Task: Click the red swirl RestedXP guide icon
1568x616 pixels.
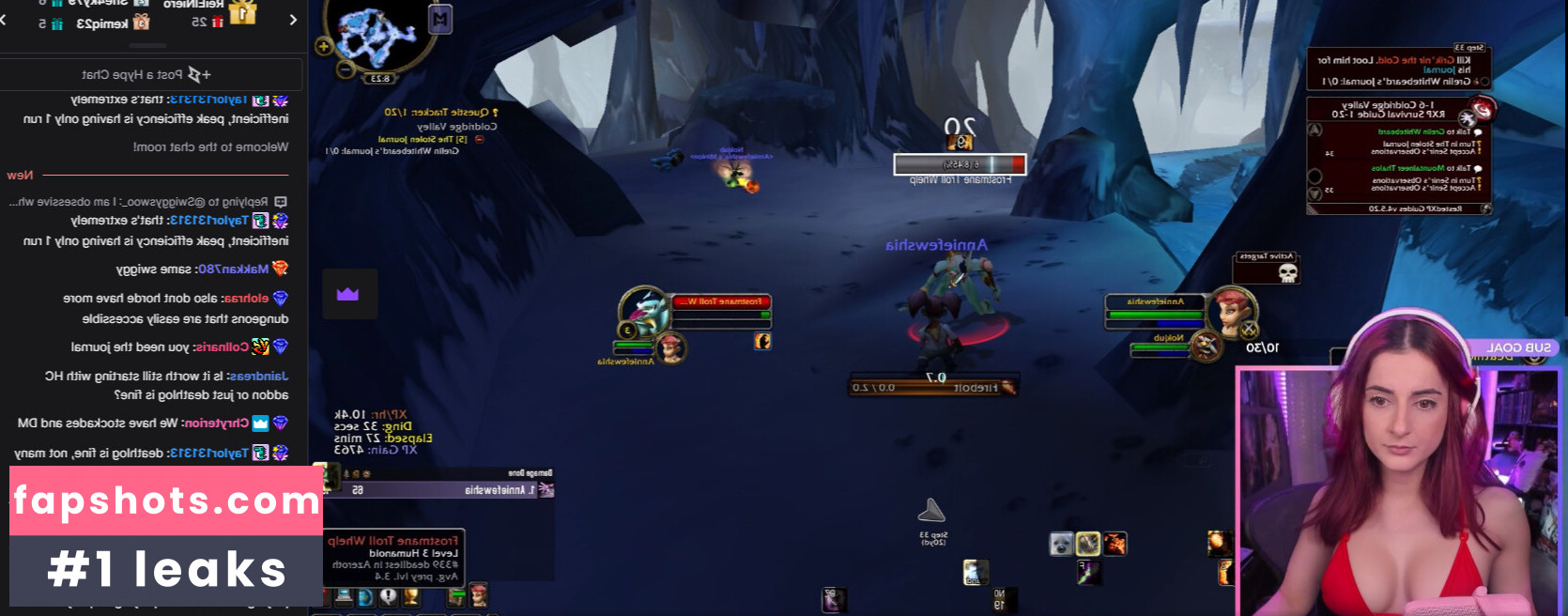Action: pos(1481,110)
